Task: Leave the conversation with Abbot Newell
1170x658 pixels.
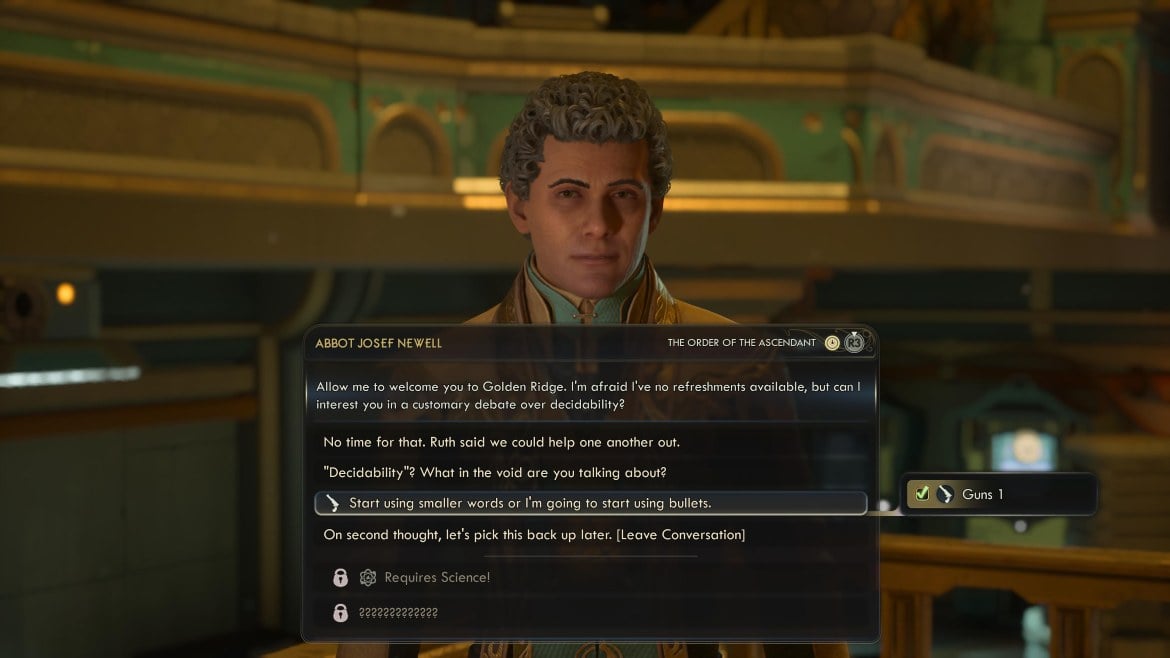Action: [534, 534]
